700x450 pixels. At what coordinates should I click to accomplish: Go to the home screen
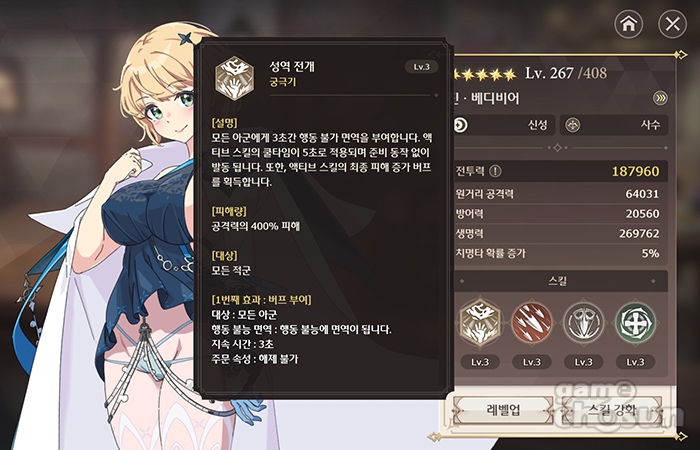pyautogui.click(x=627, y=24)
